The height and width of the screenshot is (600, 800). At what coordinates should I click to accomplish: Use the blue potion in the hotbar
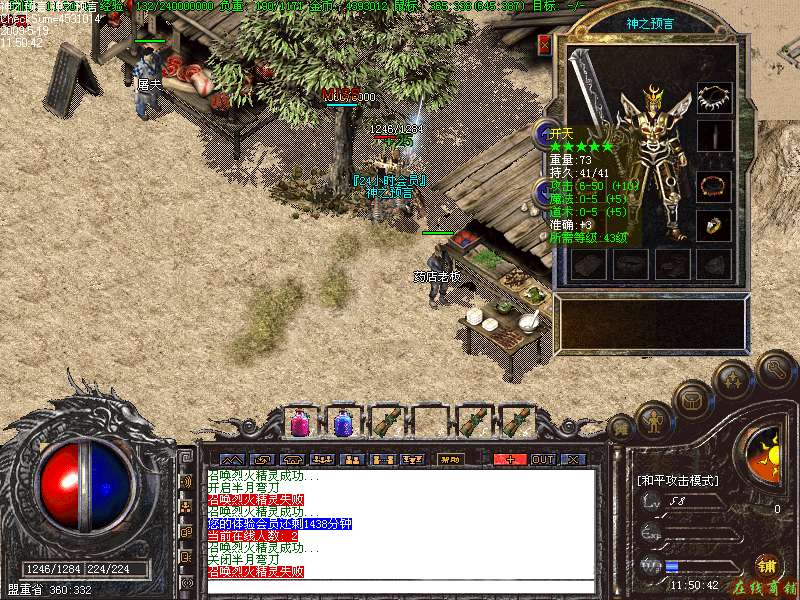343,423
